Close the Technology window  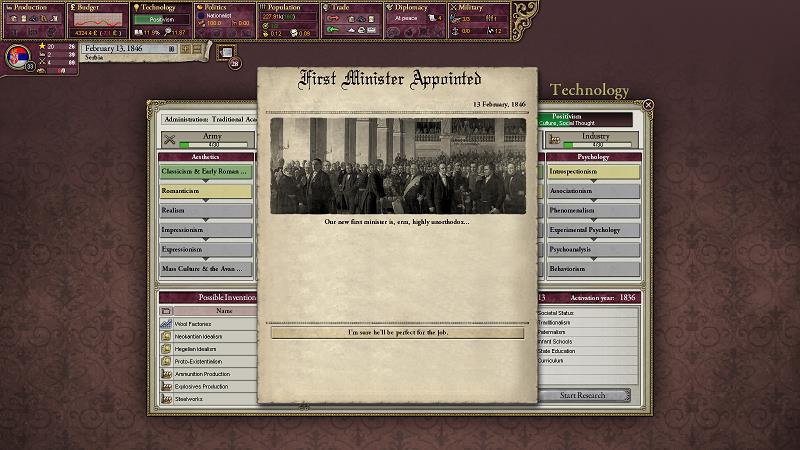point(648,104)
